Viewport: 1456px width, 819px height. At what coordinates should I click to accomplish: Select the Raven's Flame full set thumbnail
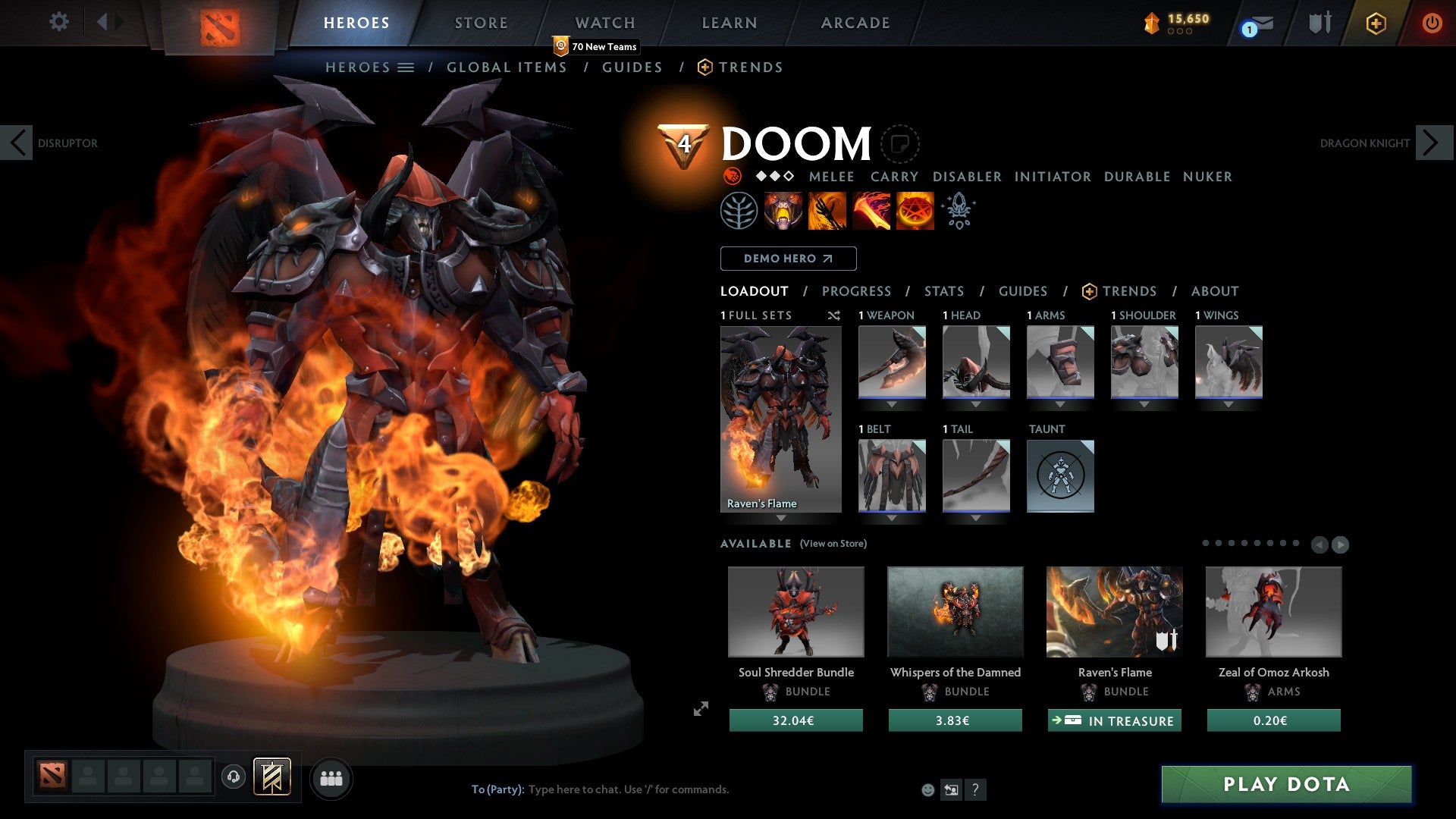(780, 417)
